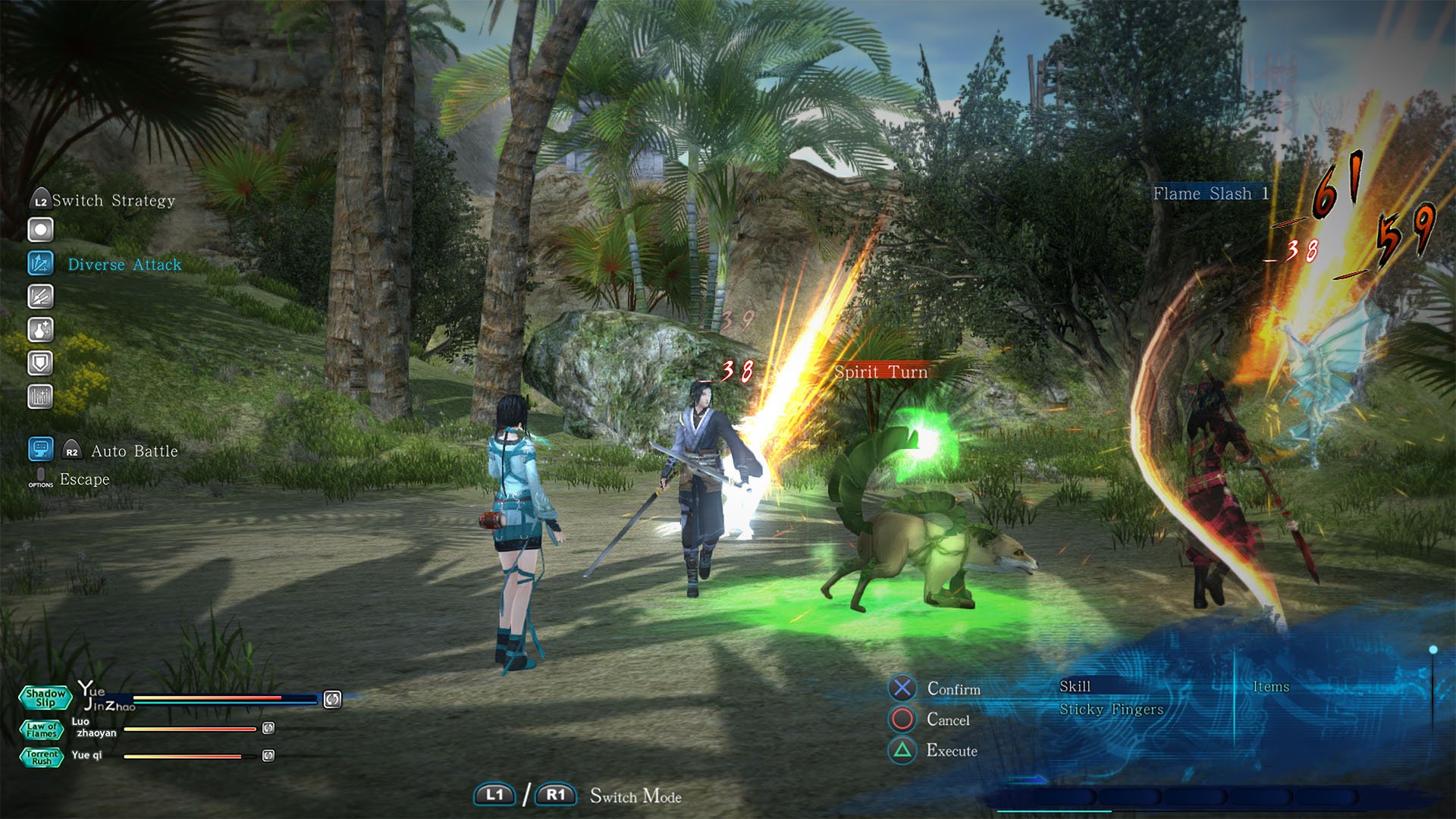Viewport: 1456px width, 819px height.
Task: Toggle the Diverse Attack strategy
Action: (x=40, y=263)
